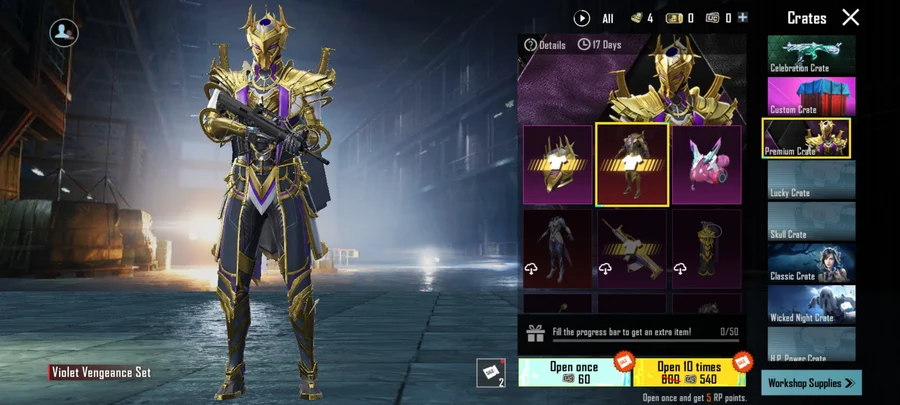
Task: Choose the golden grenade skin reward
Action: (x=707, y=249)
